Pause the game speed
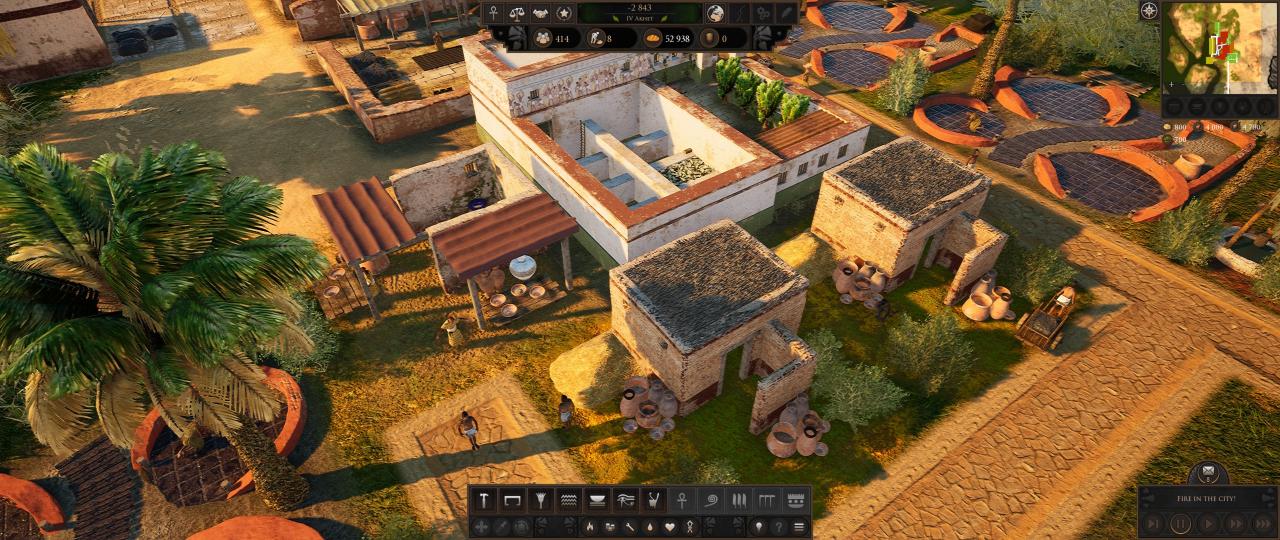Screen dimensions: 1280x540 1181,522
